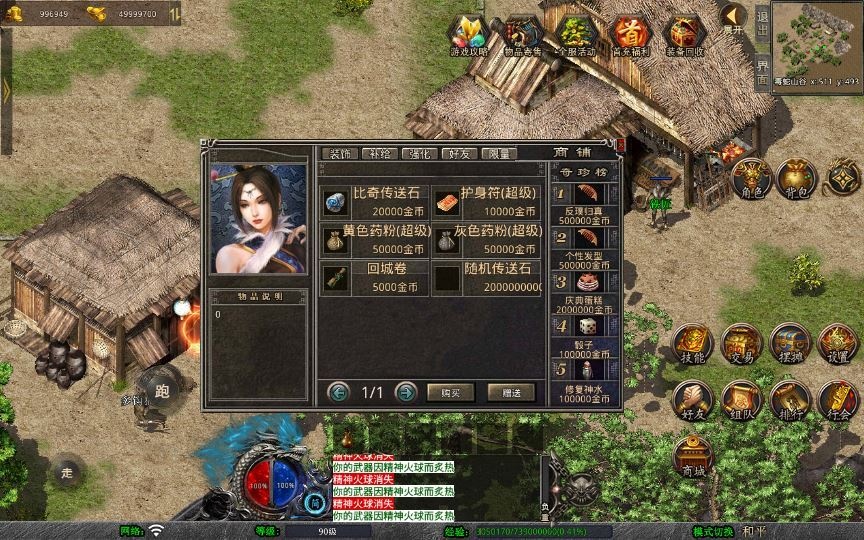Pick the 回城卷 scroll item
The width and height of the screenshot is (864, 540).
click(x=375, y=277)
